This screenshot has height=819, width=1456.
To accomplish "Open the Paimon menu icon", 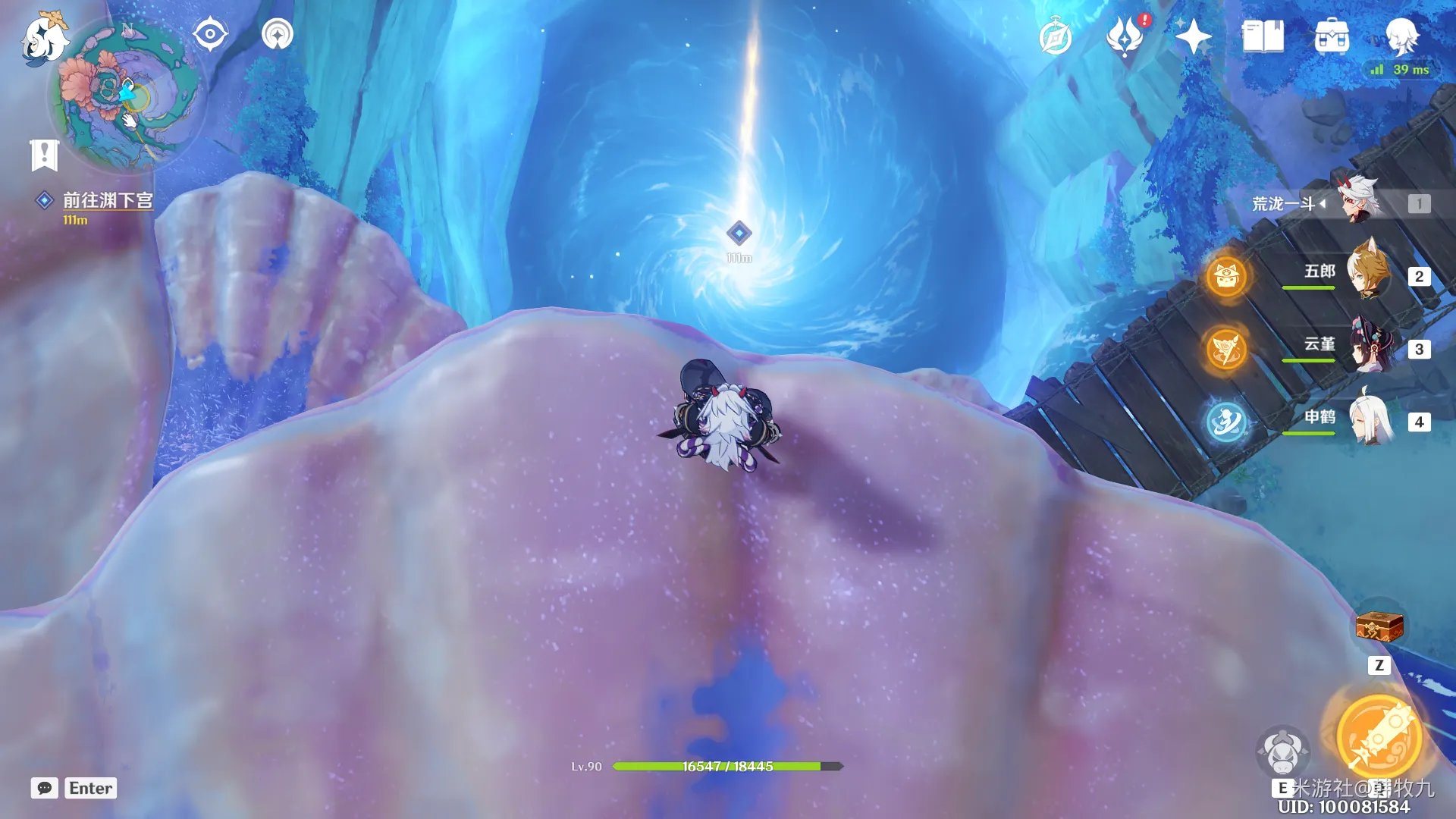I will [x=43, y=38].
